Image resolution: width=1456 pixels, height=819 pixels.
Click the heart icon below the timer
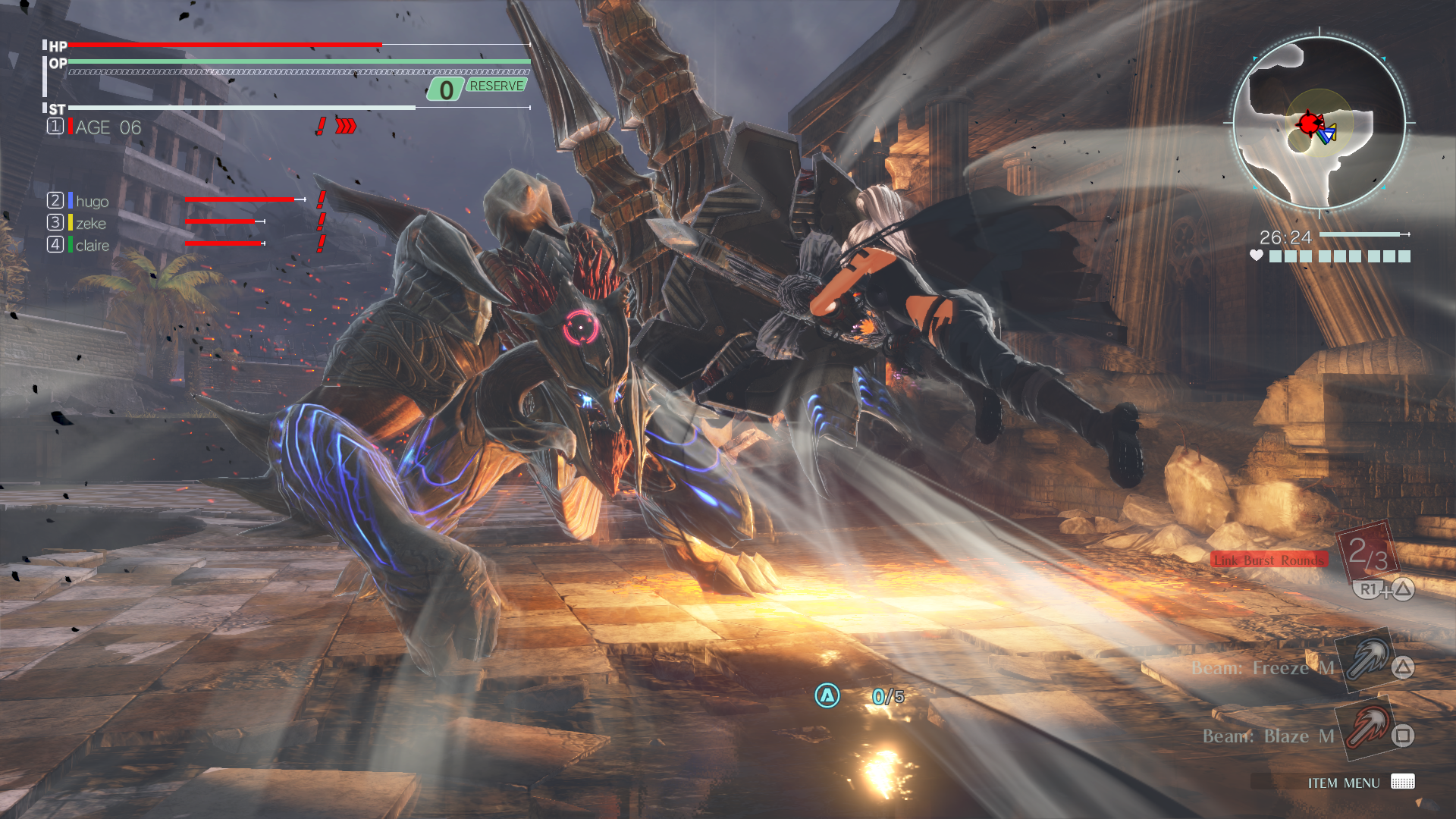[1257, 256]
